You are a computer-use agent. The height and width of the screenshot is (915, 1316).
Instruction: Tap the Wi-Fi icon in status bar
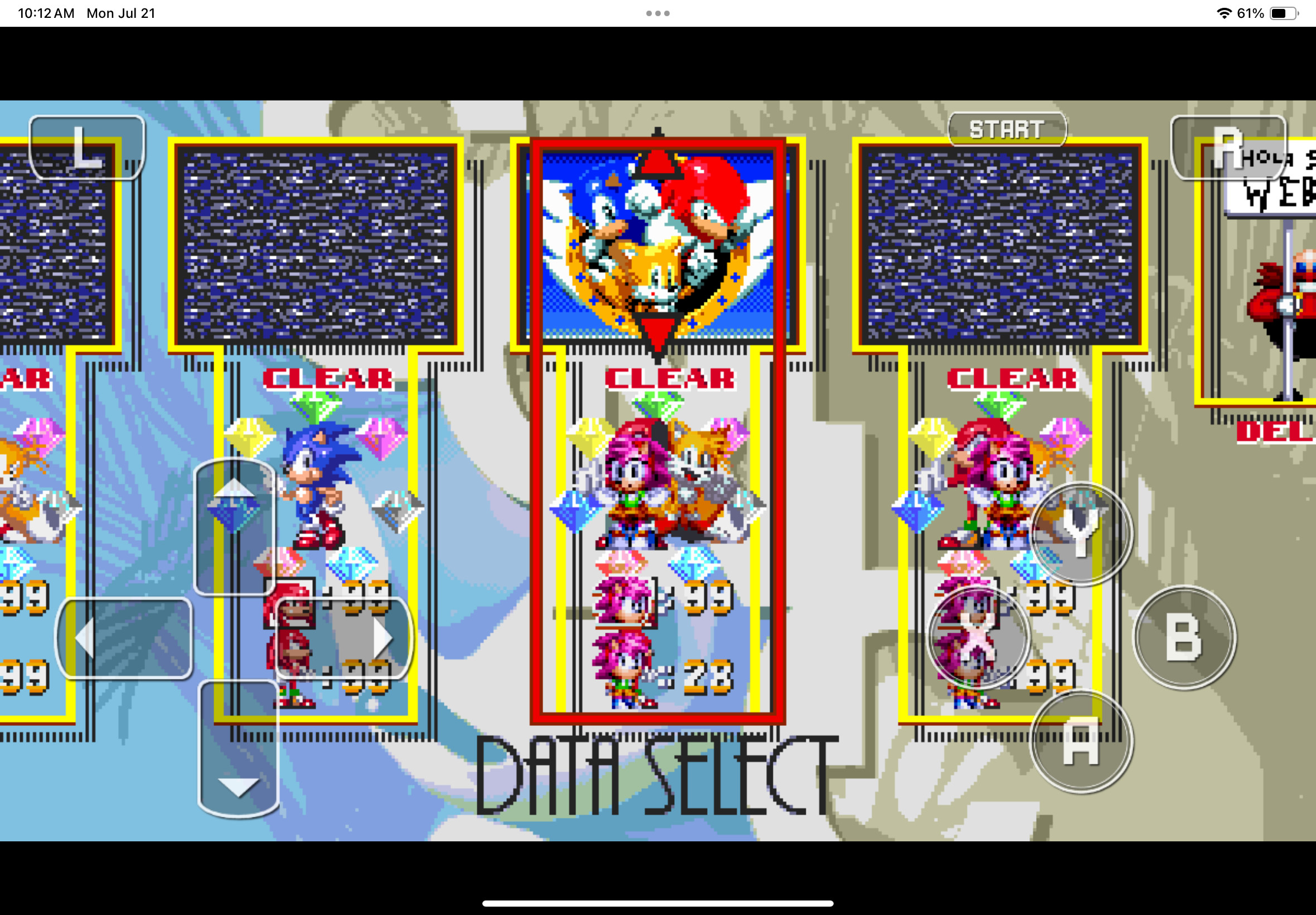point(1224,12)
